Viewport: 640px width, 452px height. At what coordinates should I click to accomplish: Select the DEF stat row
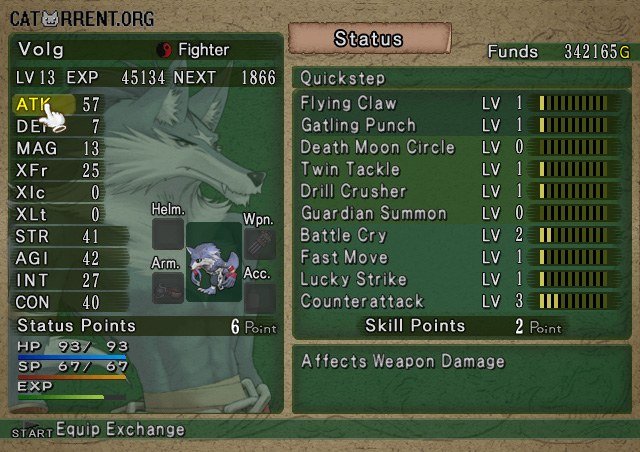pyautogui.click(x=58, y=126)
